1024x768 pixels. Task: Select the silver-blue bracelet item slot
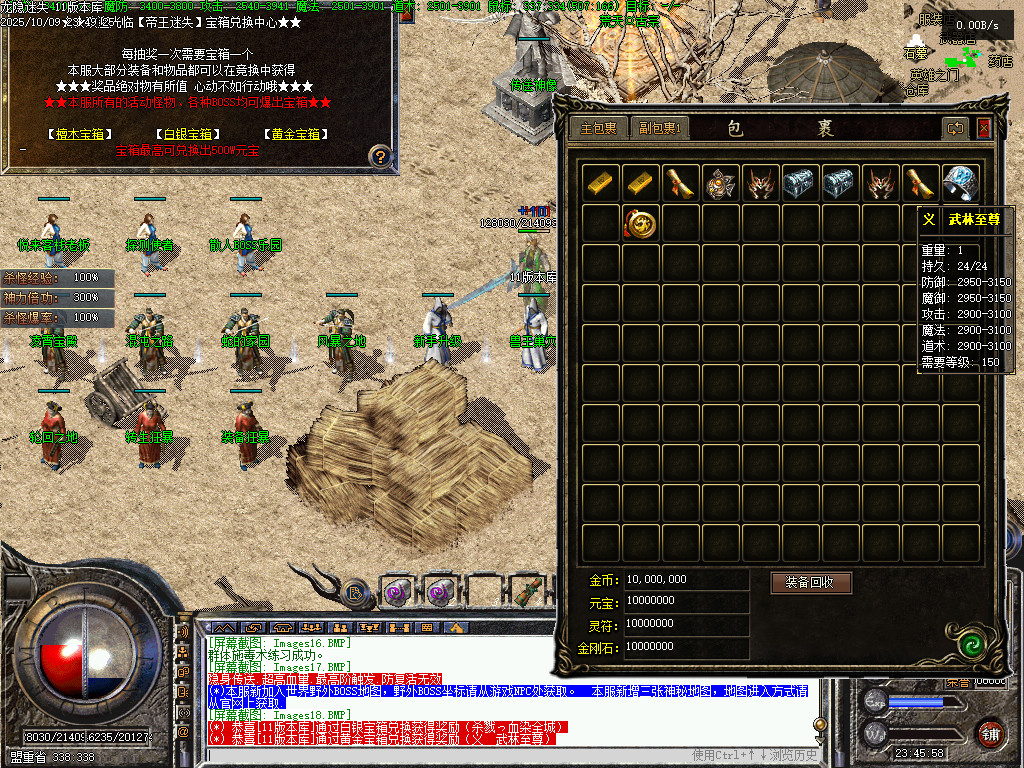point(961,183)
